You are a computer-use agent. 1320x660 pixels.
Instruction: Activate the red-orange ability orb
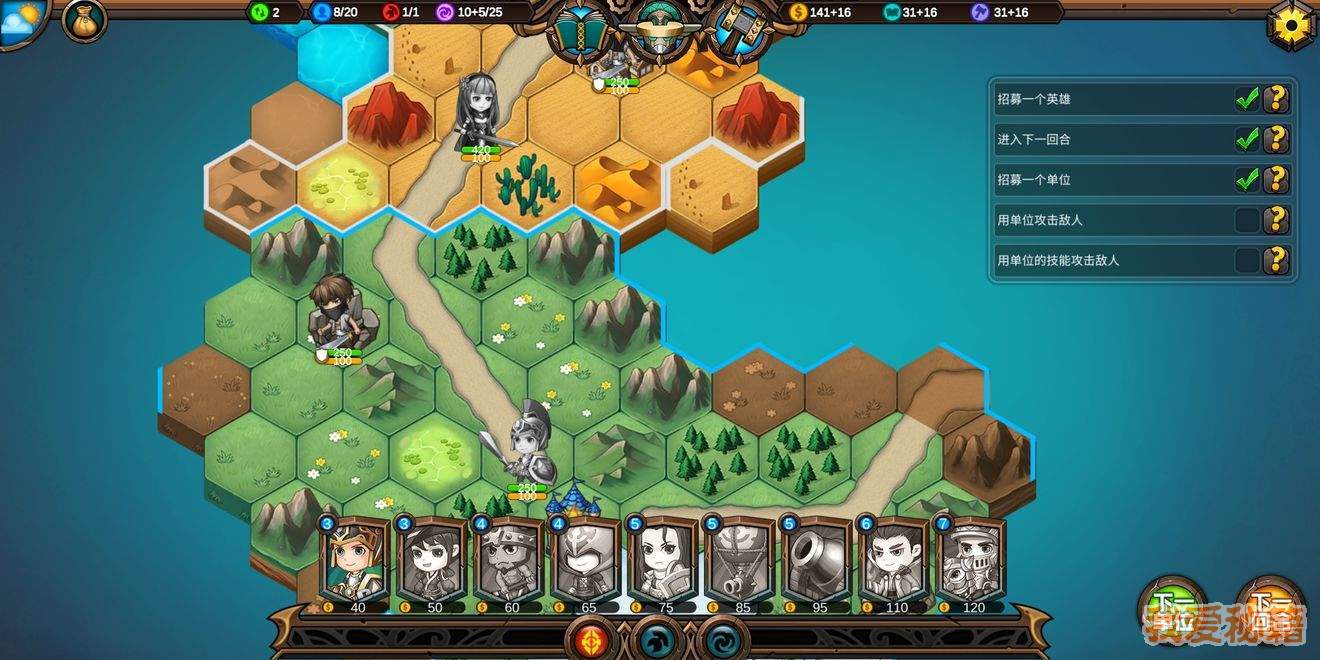pyautogui.click(x=590, y=637)
